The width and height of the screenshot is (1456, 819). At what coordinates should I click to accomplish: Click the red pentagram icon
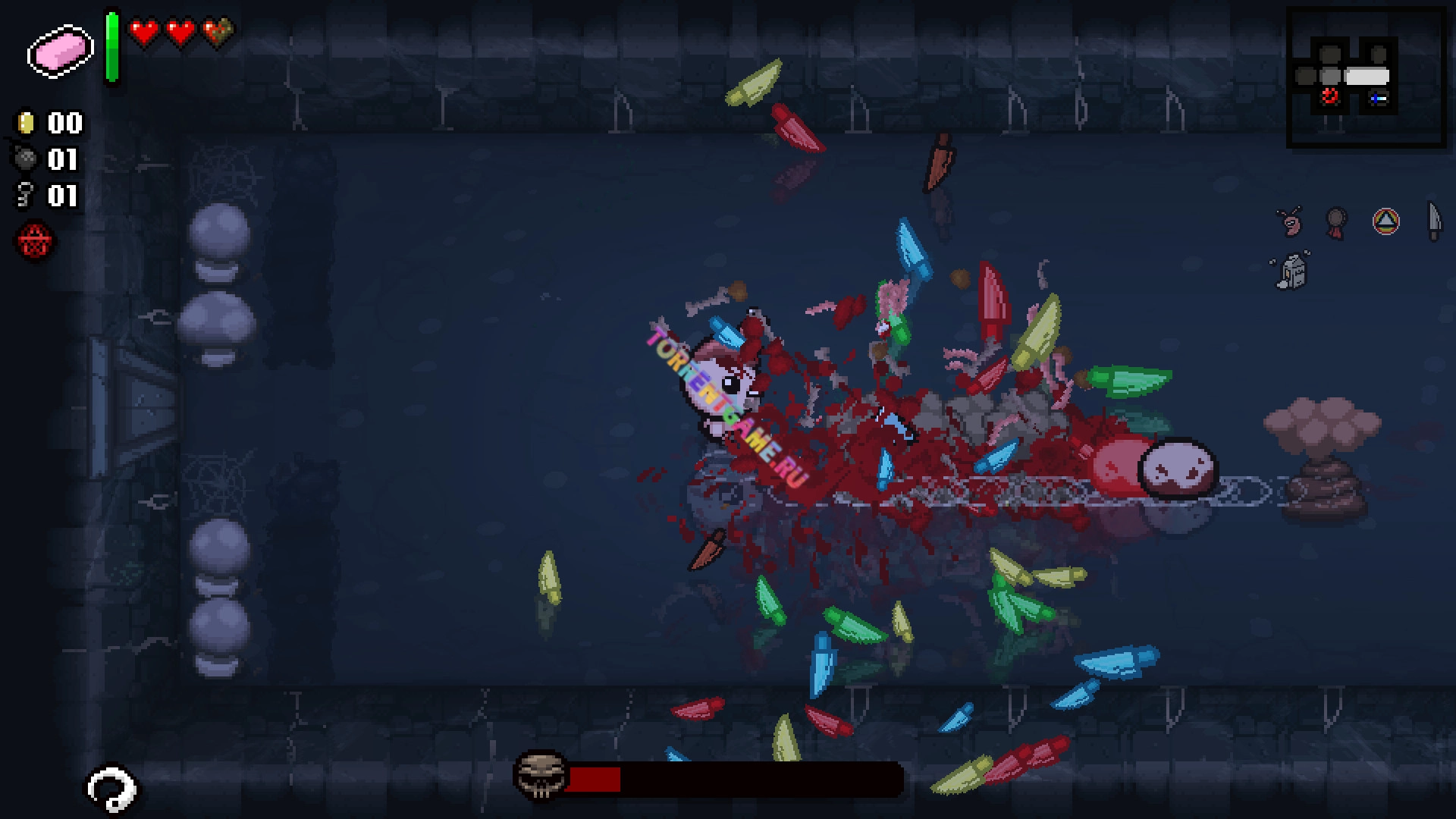coord(35,243)
